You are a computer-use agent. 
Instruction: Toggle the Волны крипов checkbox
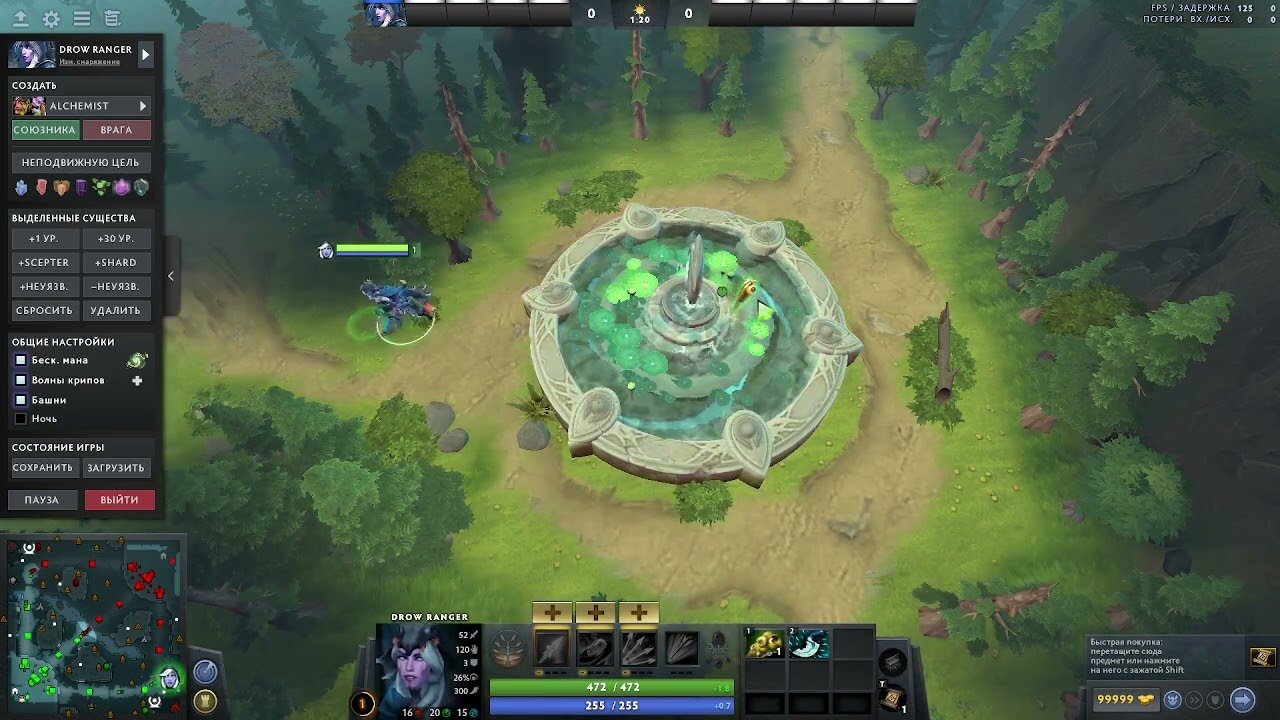coord(20,380)
